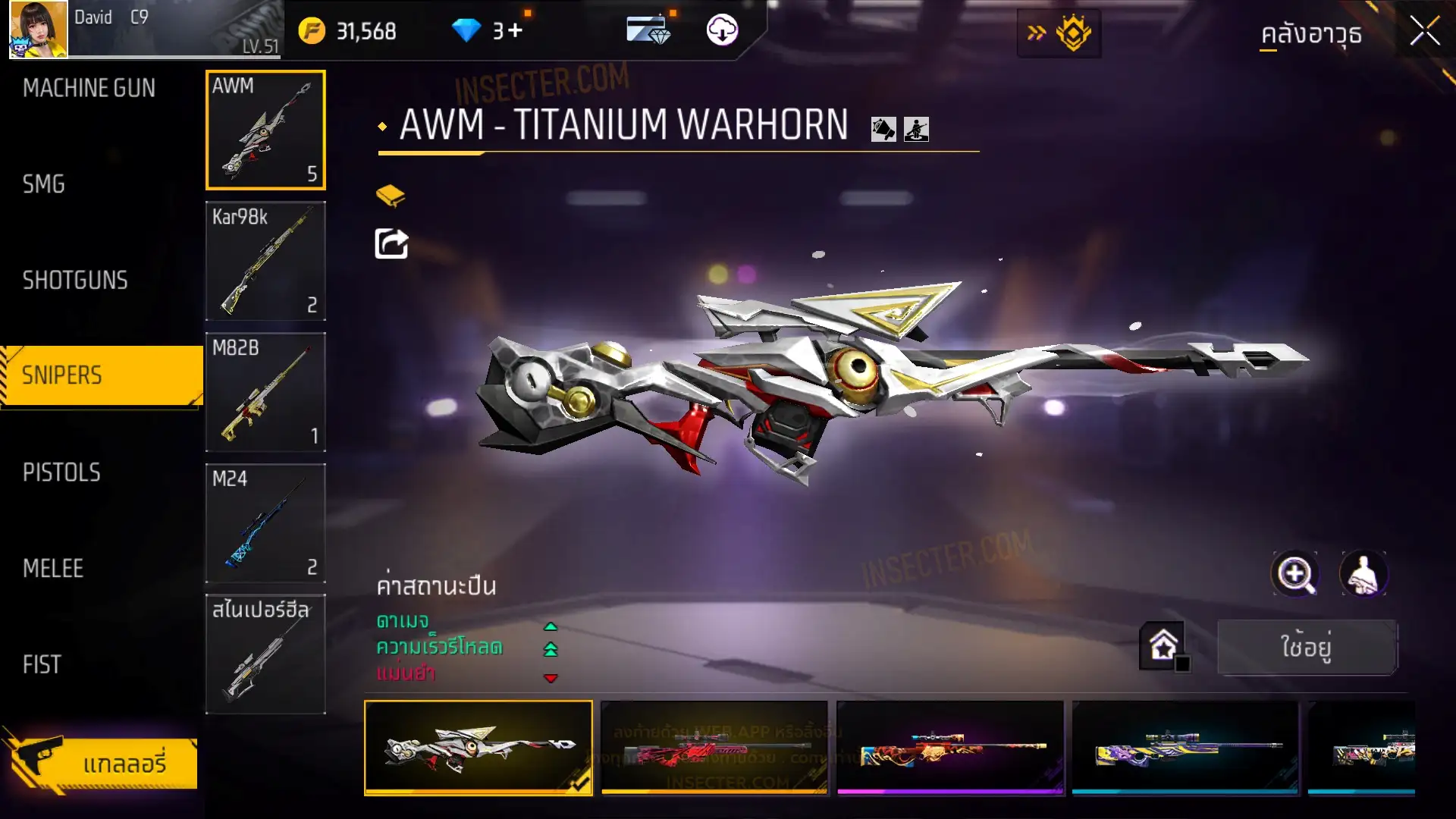Open the SMG weapon category

point(43,184)
